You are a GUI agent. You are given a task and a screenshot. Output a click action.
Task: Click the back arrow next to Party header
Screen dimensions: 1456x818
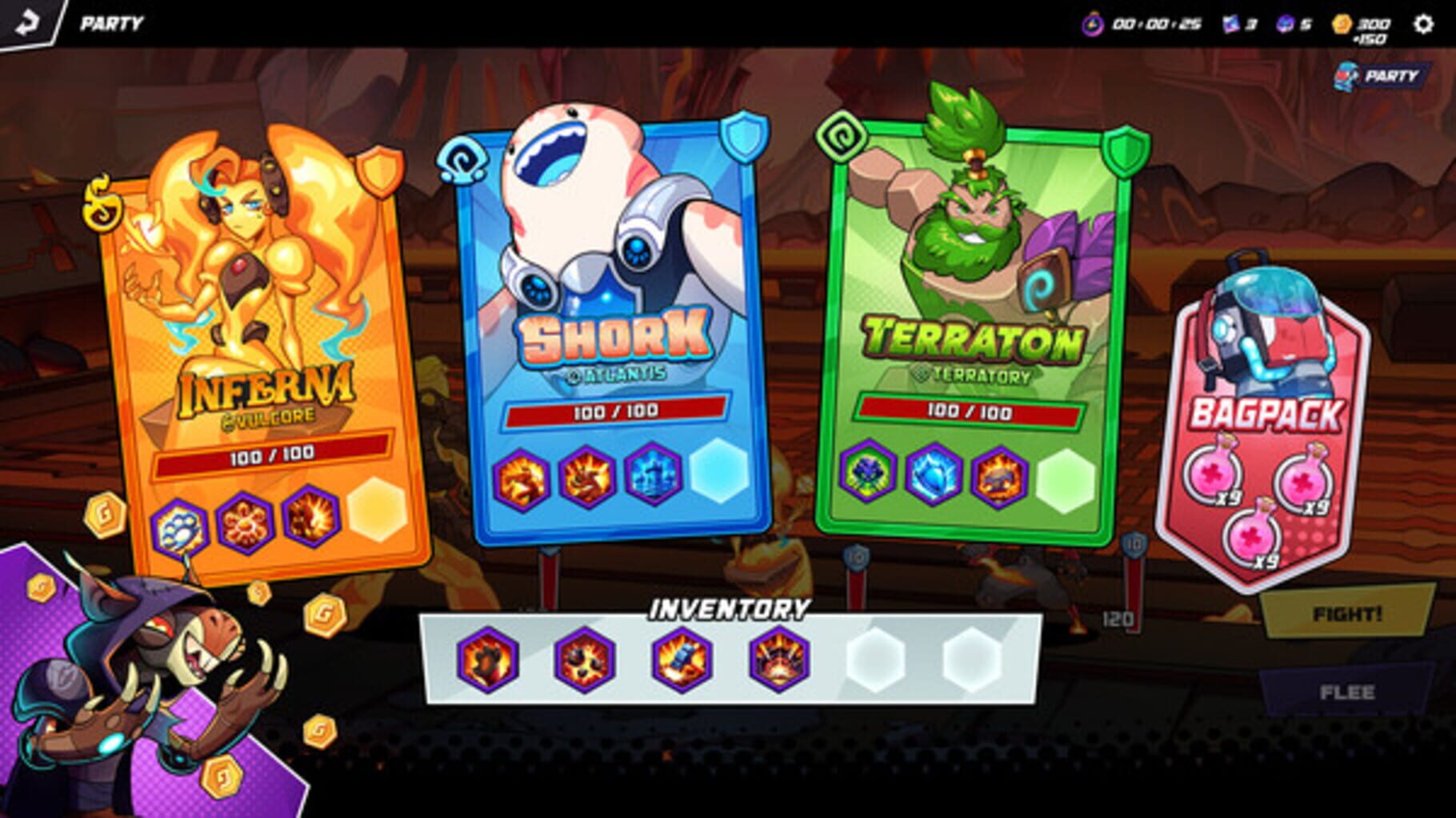pyautogui.click(x=26, y=23)
